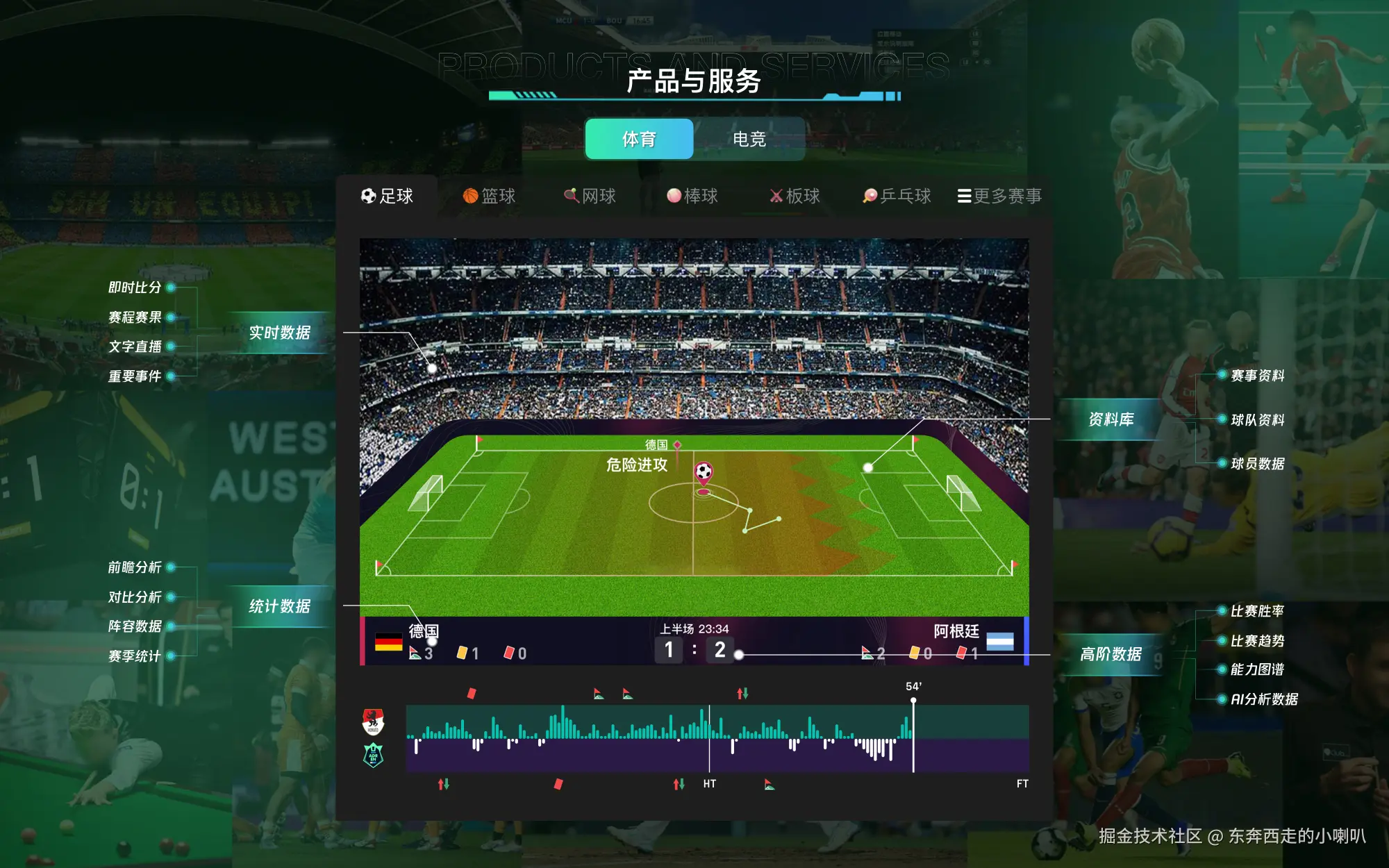This screenshot has height=868, width=1389.
Task: Open the 更多赛事 more events menu
Action: coord(1001,197)
